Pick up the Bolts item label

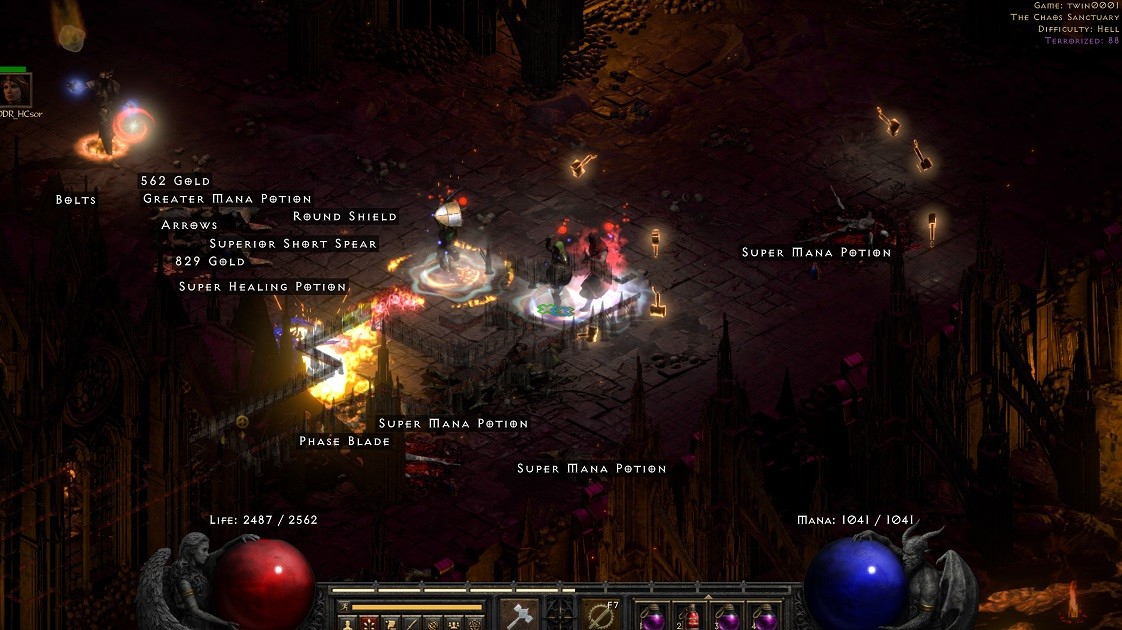[x=76, y=200]
